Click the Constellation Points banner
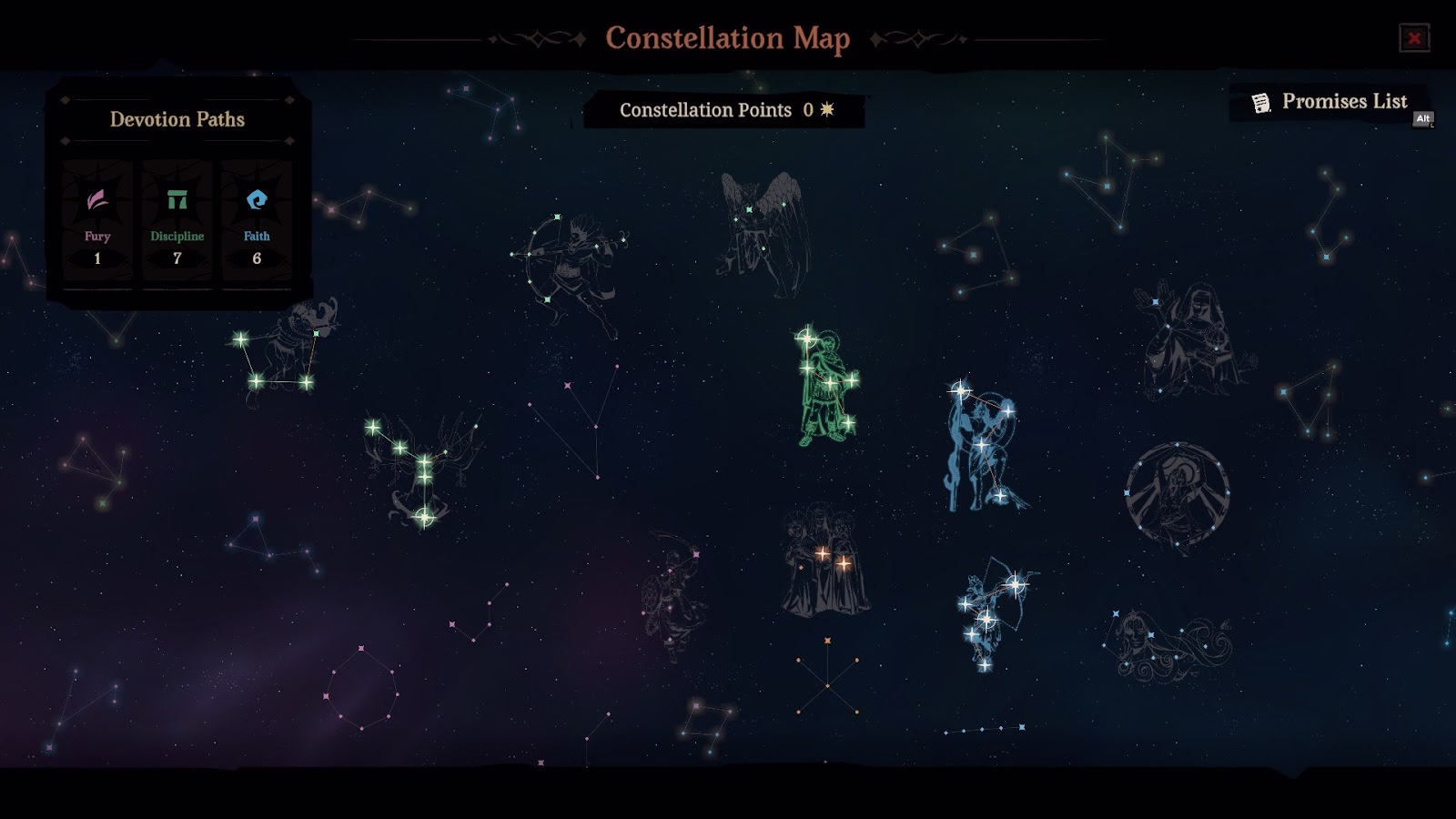 point(723,111)
